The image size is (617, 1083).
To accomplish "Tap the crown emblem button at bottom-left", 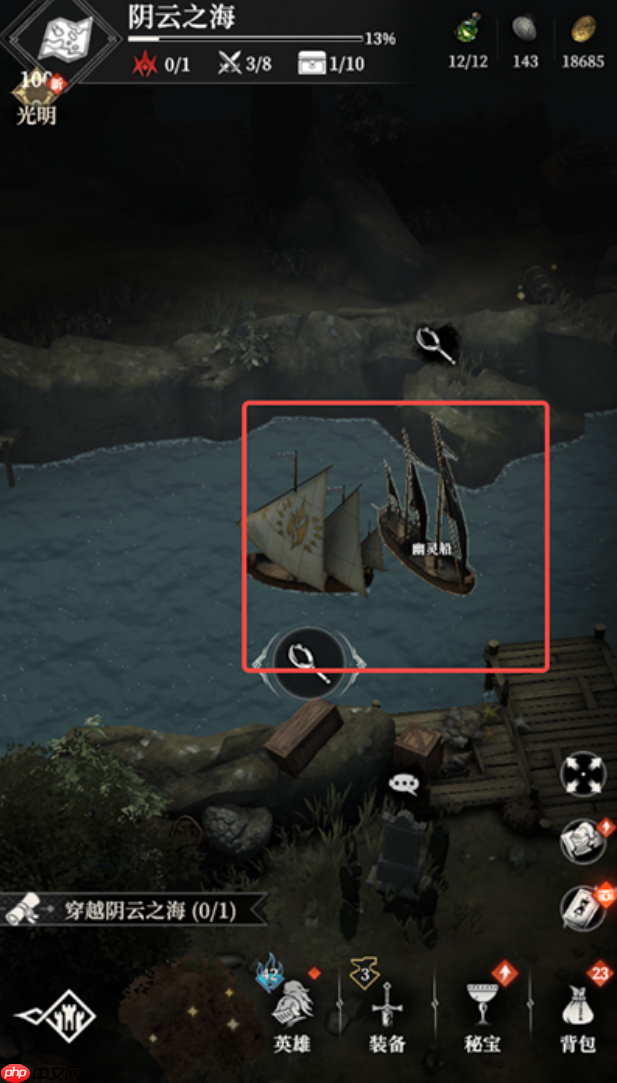I will (x=56, y=1018).
